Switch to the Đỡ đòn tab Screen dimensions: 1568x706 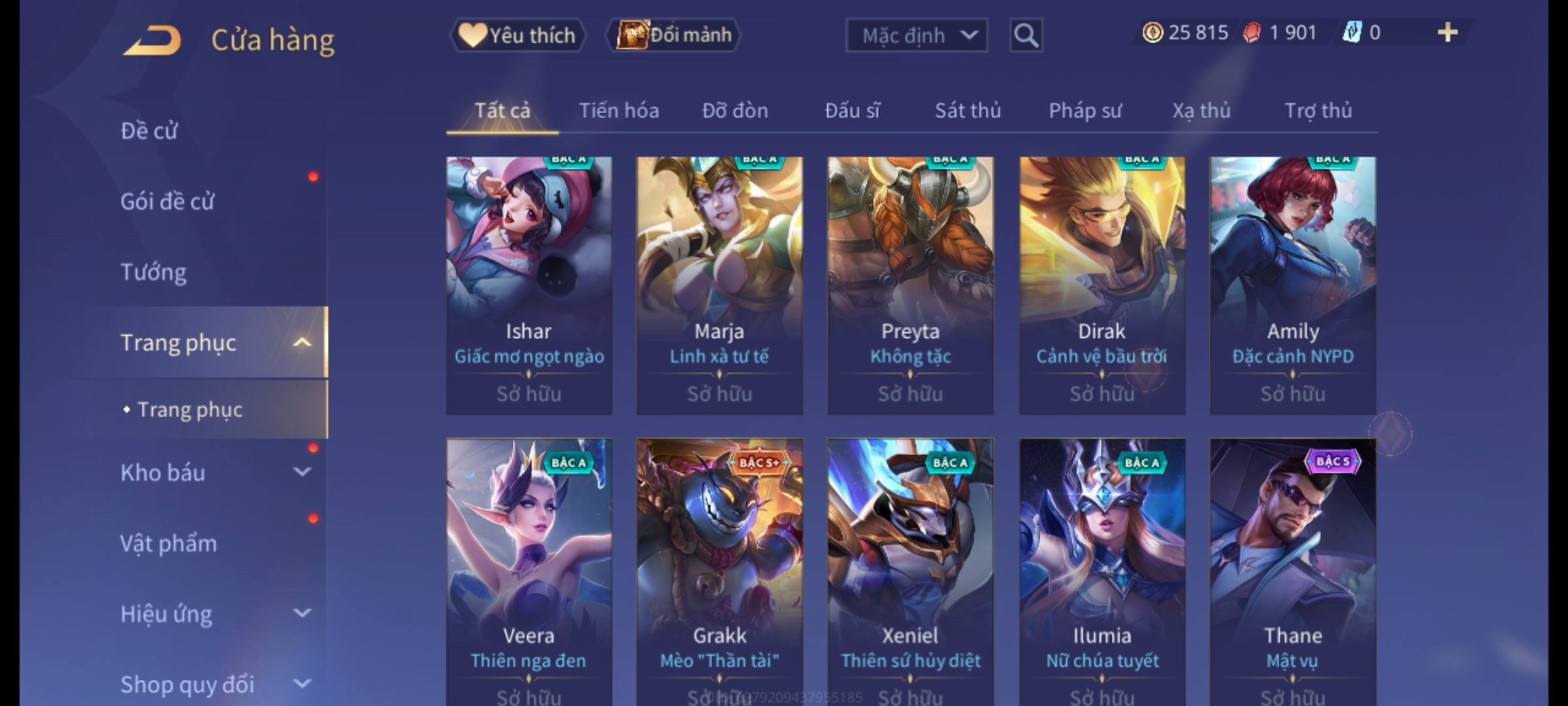pos(735,111)
